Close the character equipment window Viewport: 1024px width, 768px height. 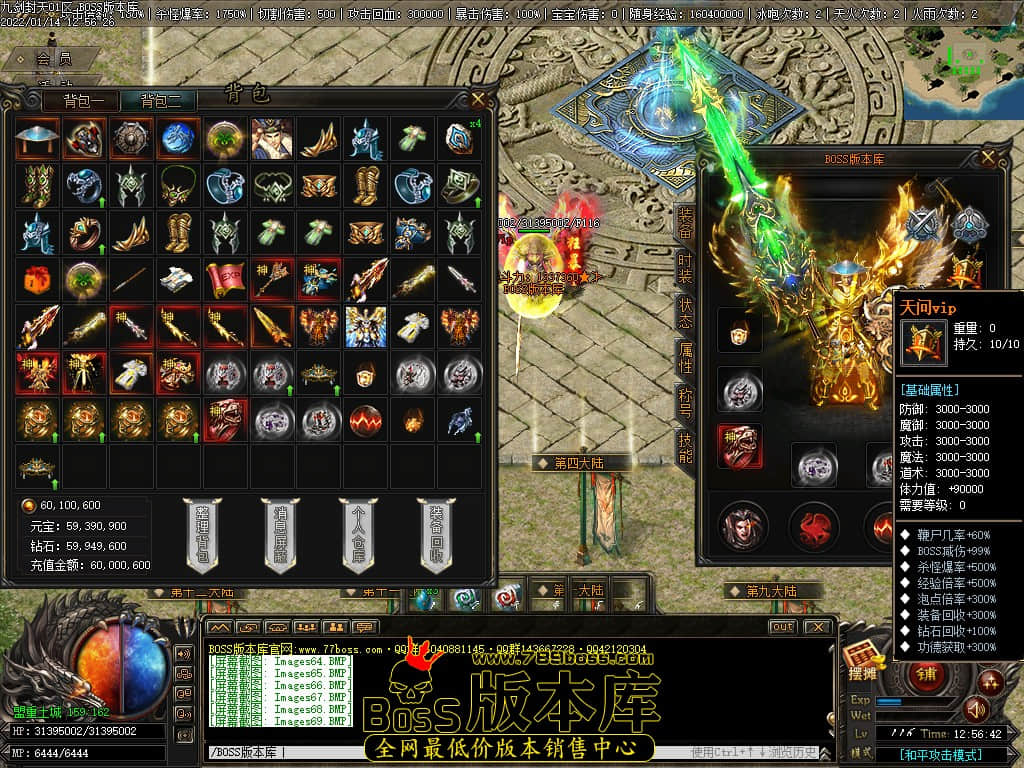click(988, 157)
